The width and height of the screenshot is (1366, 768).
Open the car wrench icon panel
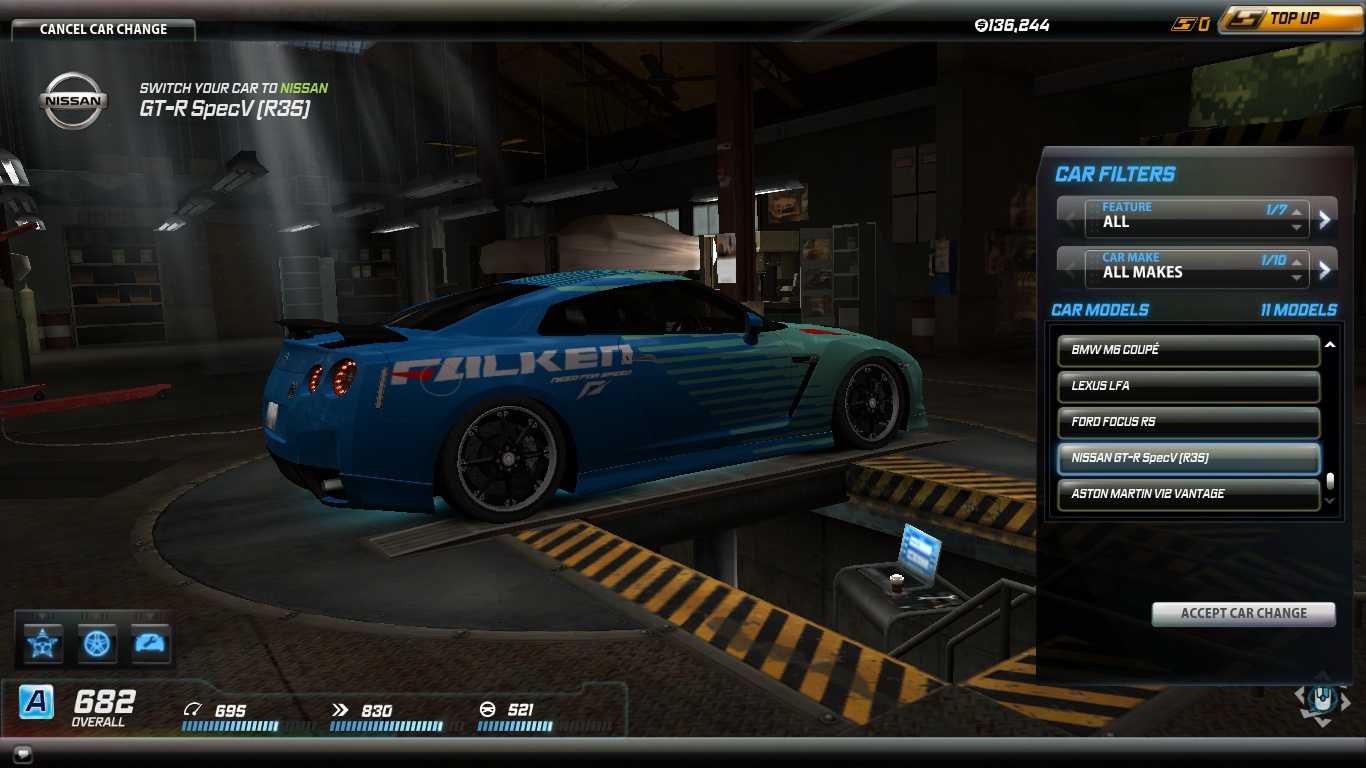[x=150, y=643]
